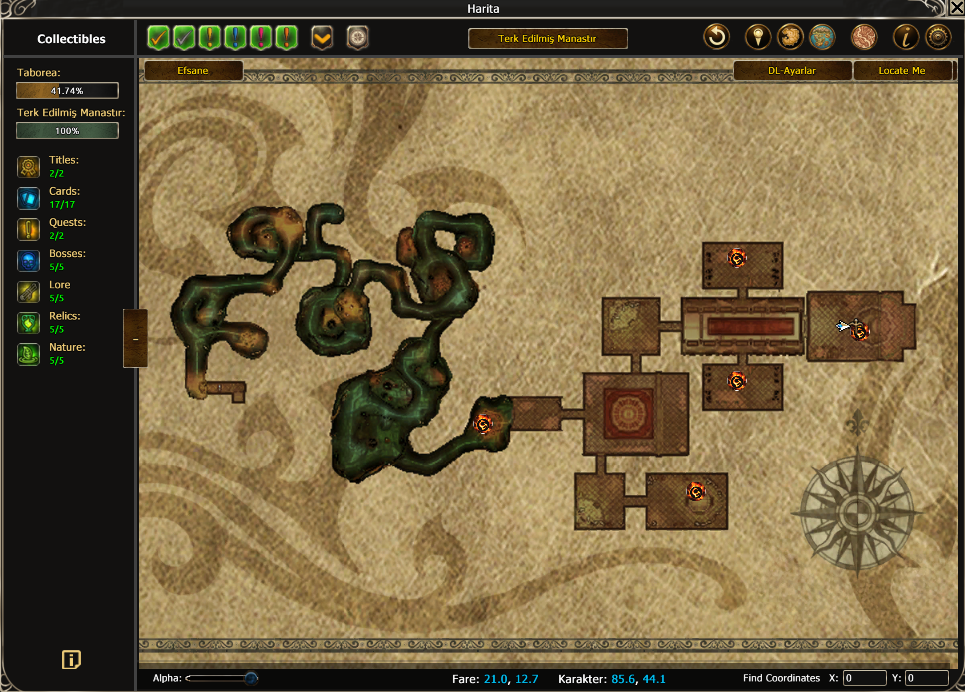Expand the yellow chevron dropdown button

tap(322, 38)
